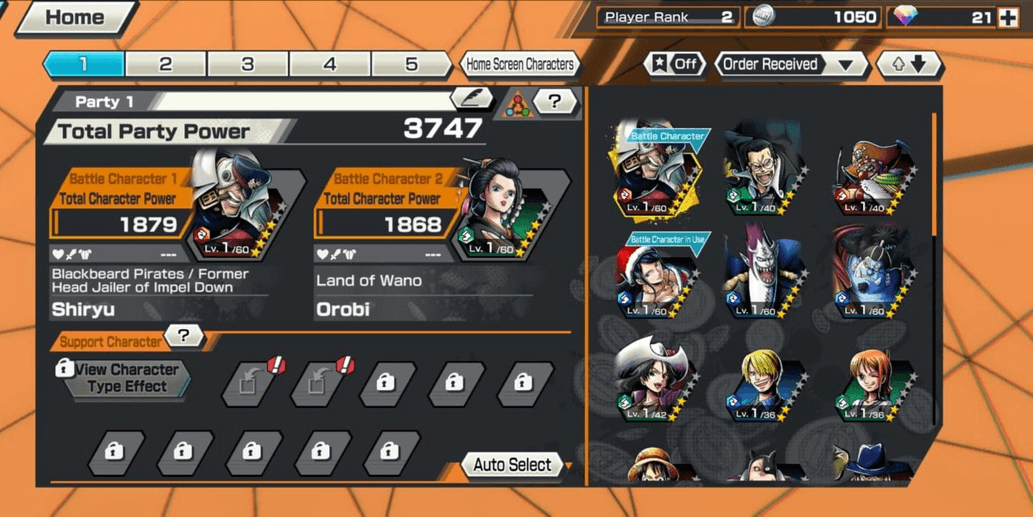Switch to party tab 2

pyautogui.click(x=166, y=64)
